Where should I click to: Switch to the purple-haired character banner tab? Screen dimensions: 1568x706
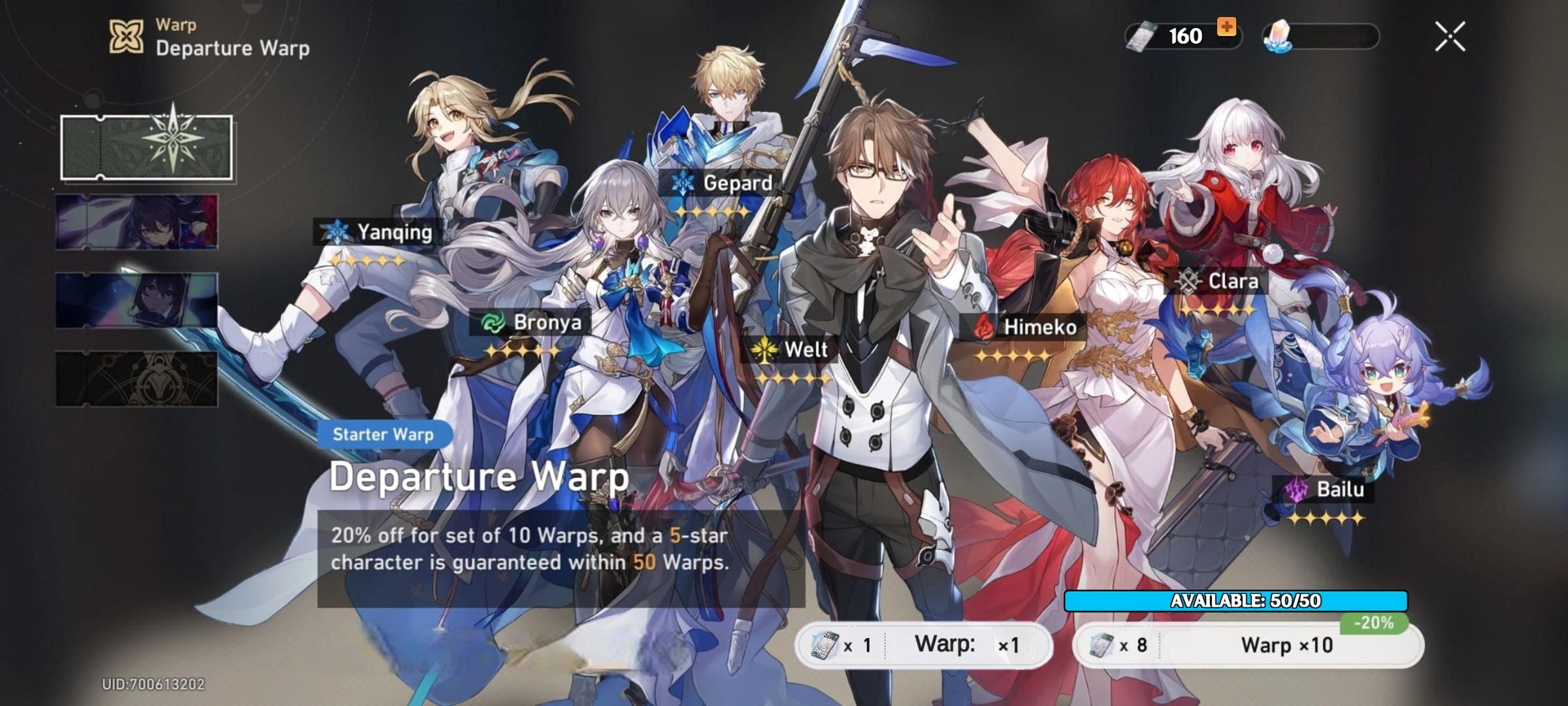pyautogui.click(x=137, y=222)
